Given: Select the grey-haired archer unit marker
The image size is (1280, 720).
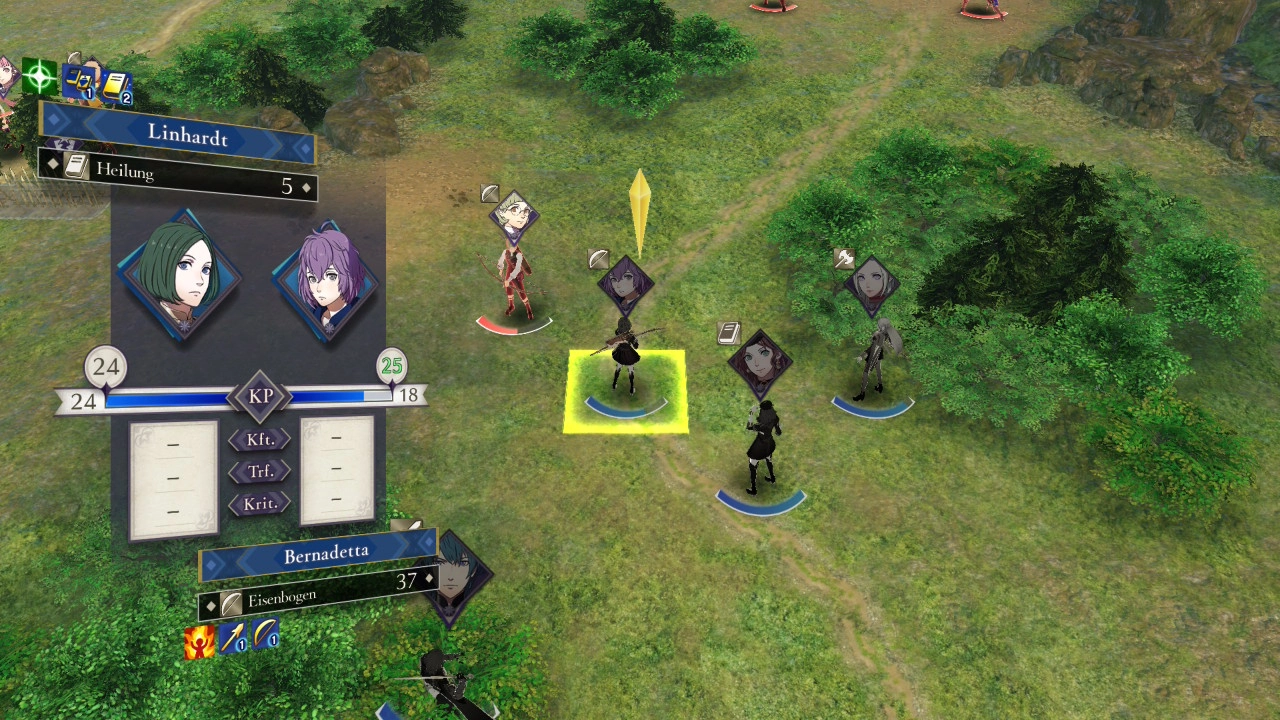Looking at the screenshot, I should [x=514, y=216].
